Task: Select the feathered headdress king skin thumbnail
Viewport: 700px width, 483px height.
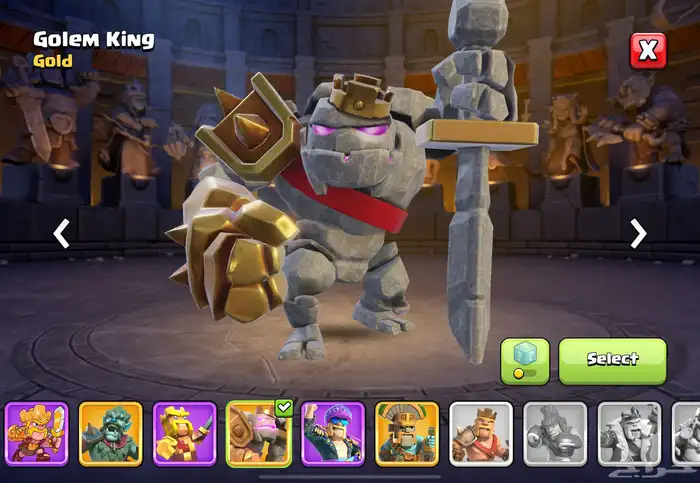Action: pos(407,433)
